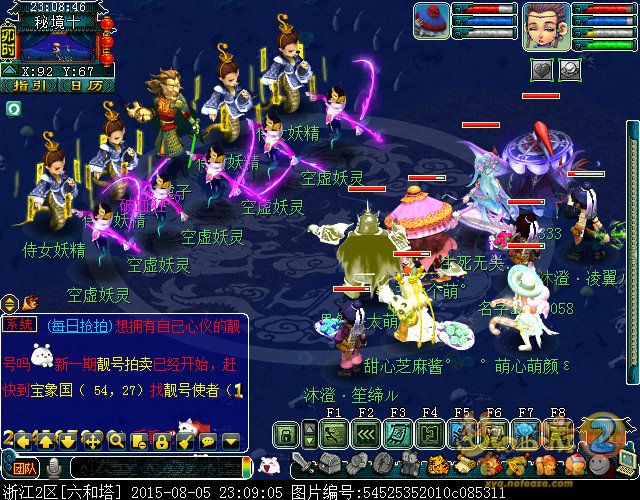Click the green magnifier icon below the minimap
640x500 pixels.
coord(12,107)
